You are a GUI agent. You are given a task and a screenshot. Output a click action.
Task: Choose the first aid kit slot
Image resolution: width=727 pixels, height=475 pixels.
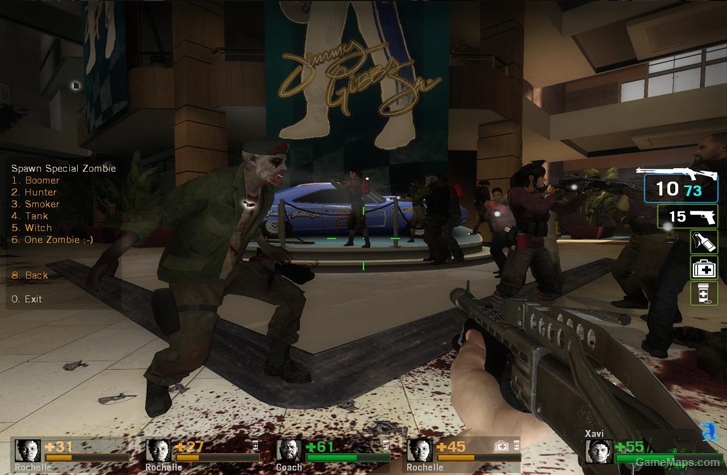(x=704, y=267)
